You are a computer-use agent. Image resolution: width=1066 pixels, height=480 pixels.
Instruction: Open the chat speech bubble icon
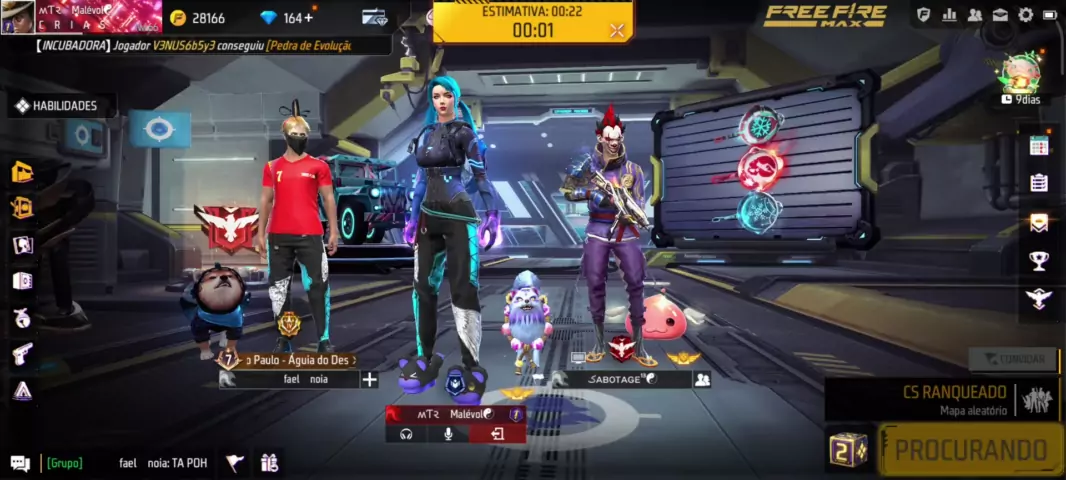(x=20, y=462)
